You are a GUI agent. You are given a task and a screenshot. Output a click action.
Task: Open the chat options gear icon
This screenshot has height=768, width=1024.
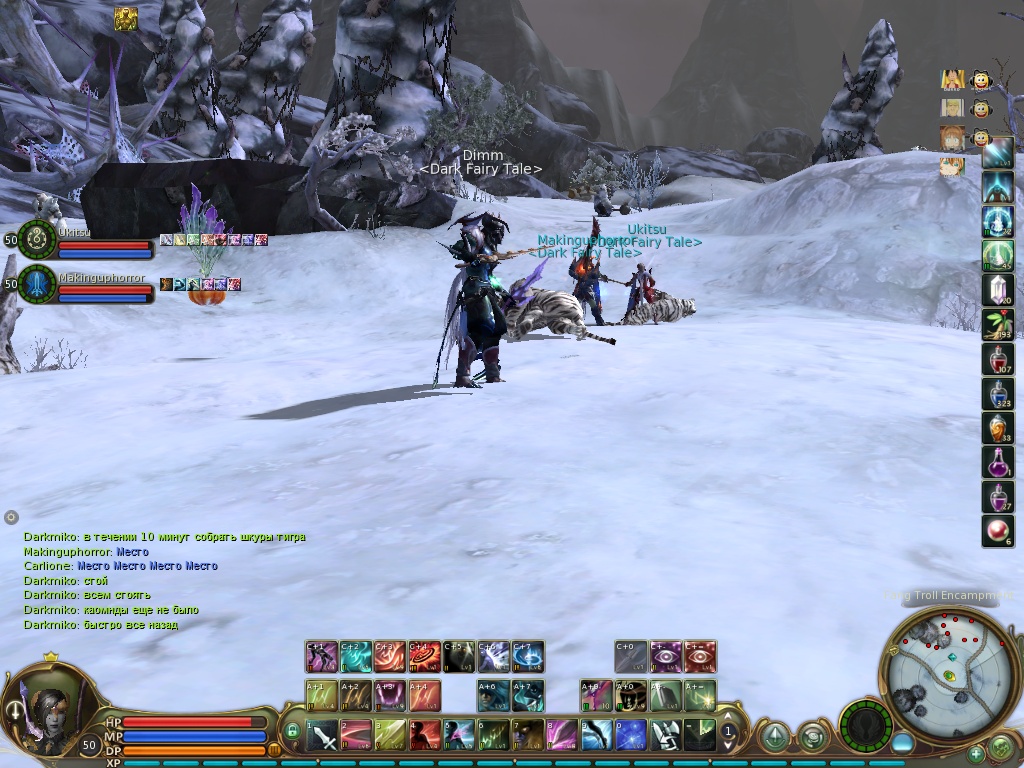point(11,517)
